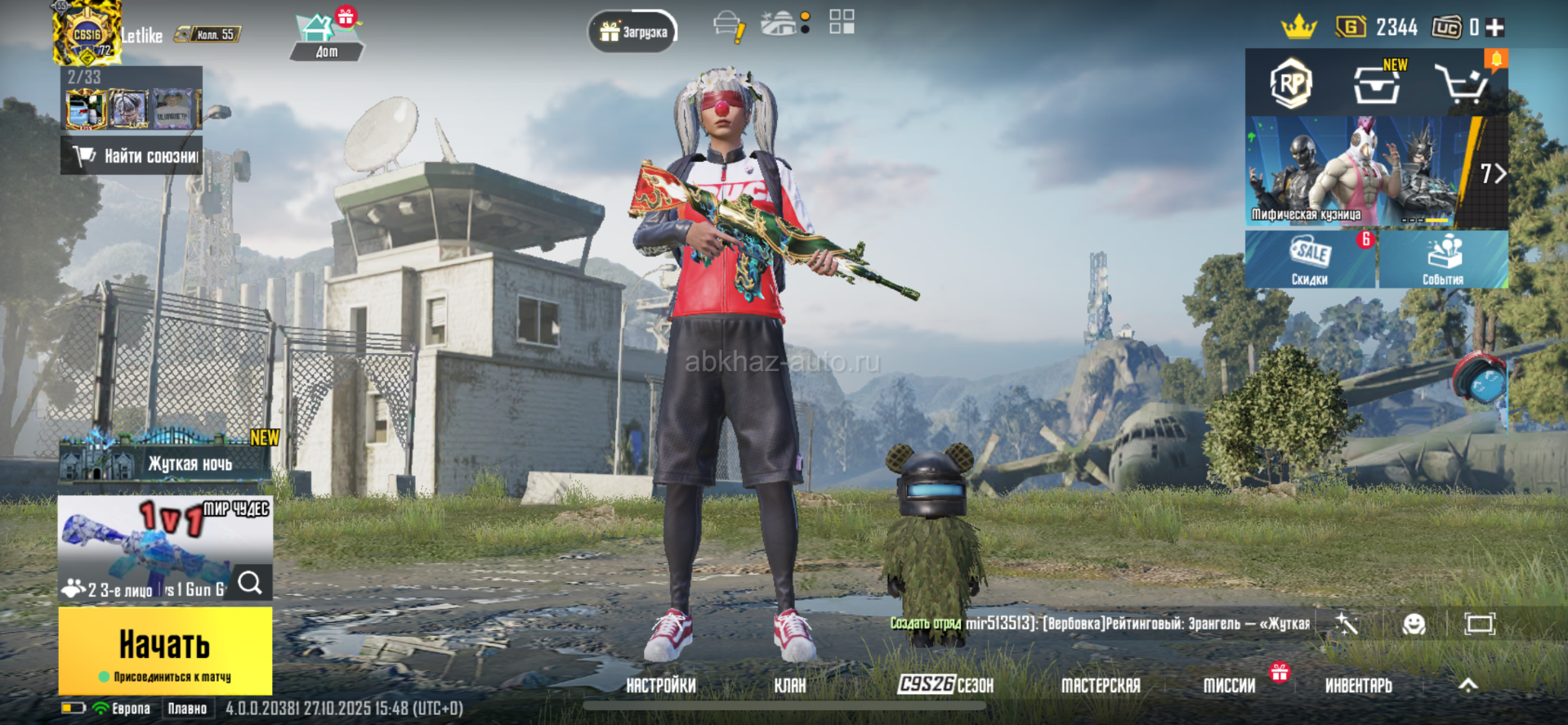Expand the bottom menu arrow
This screenshot has width=1568, height=725.
[1467, 685]
